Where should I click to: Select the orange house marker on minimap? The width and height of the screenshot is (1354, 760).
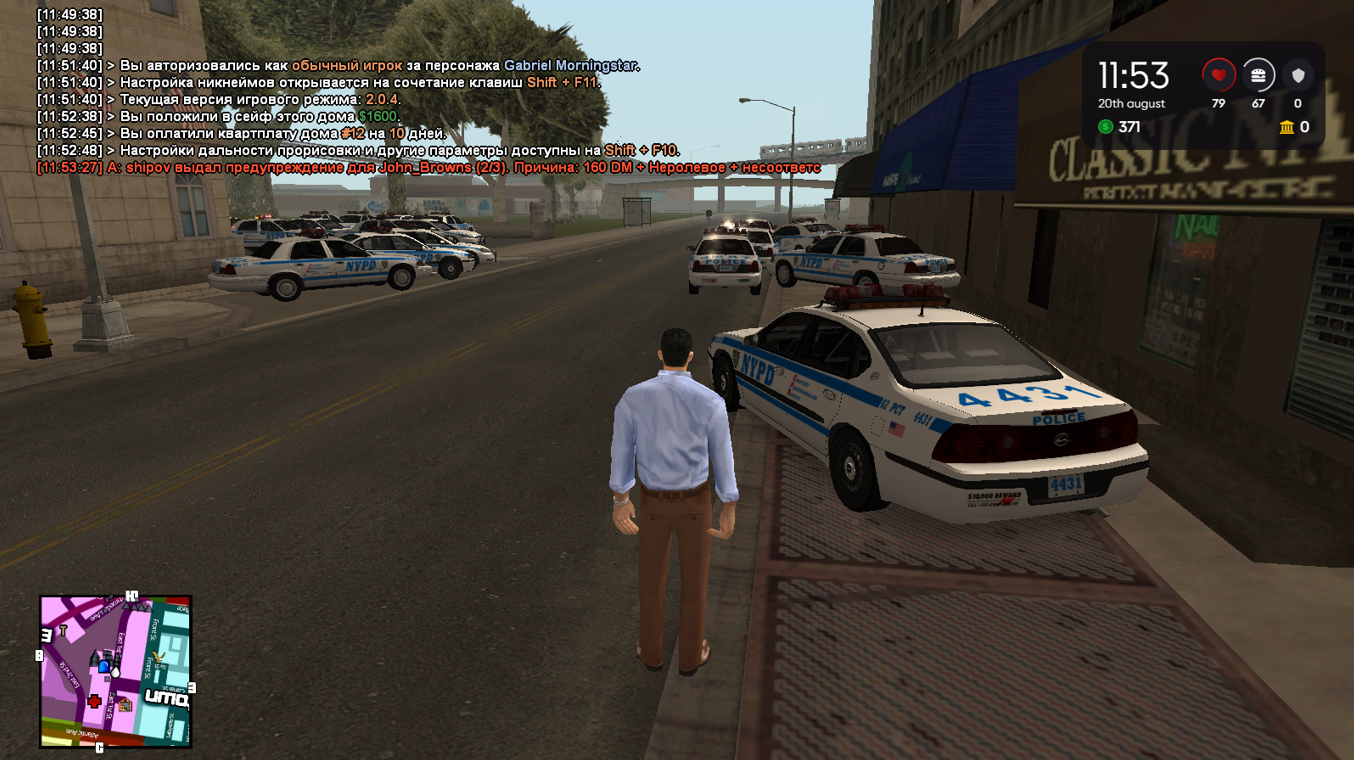coord(125,705)
